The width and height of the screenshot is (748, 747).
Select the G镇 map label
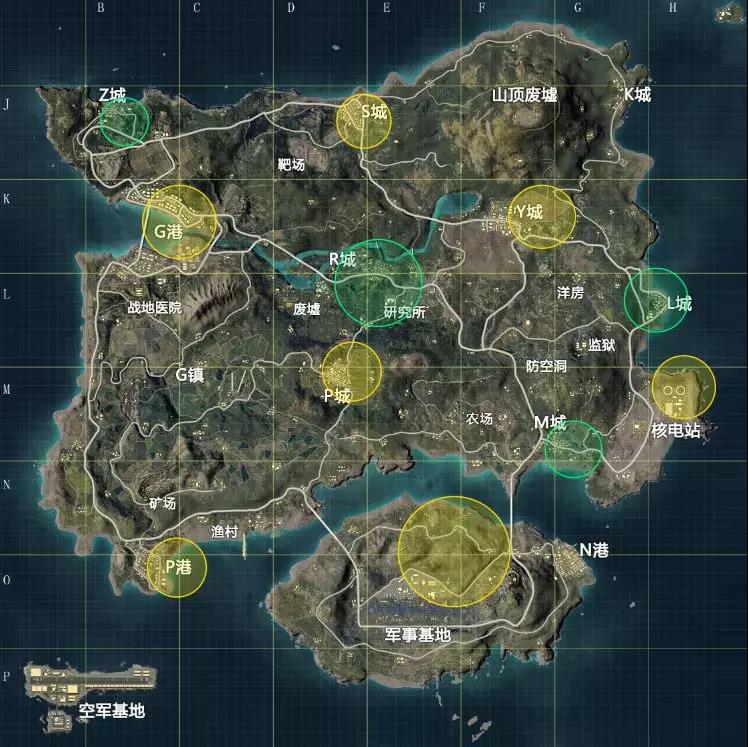[x=196, y=375]
